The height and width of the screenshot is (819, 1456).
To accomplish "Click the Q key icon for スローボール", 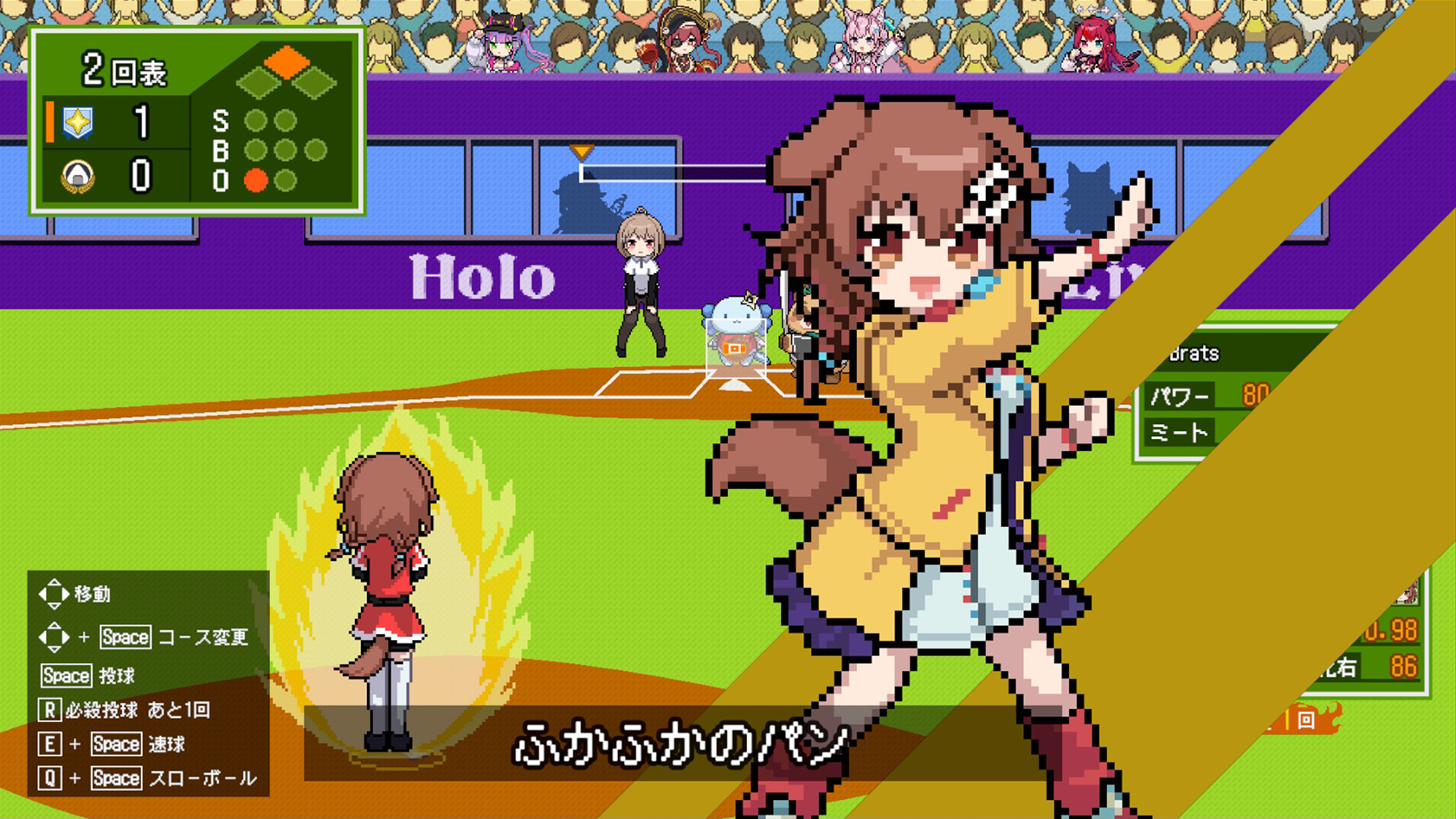I will (49, 778).
